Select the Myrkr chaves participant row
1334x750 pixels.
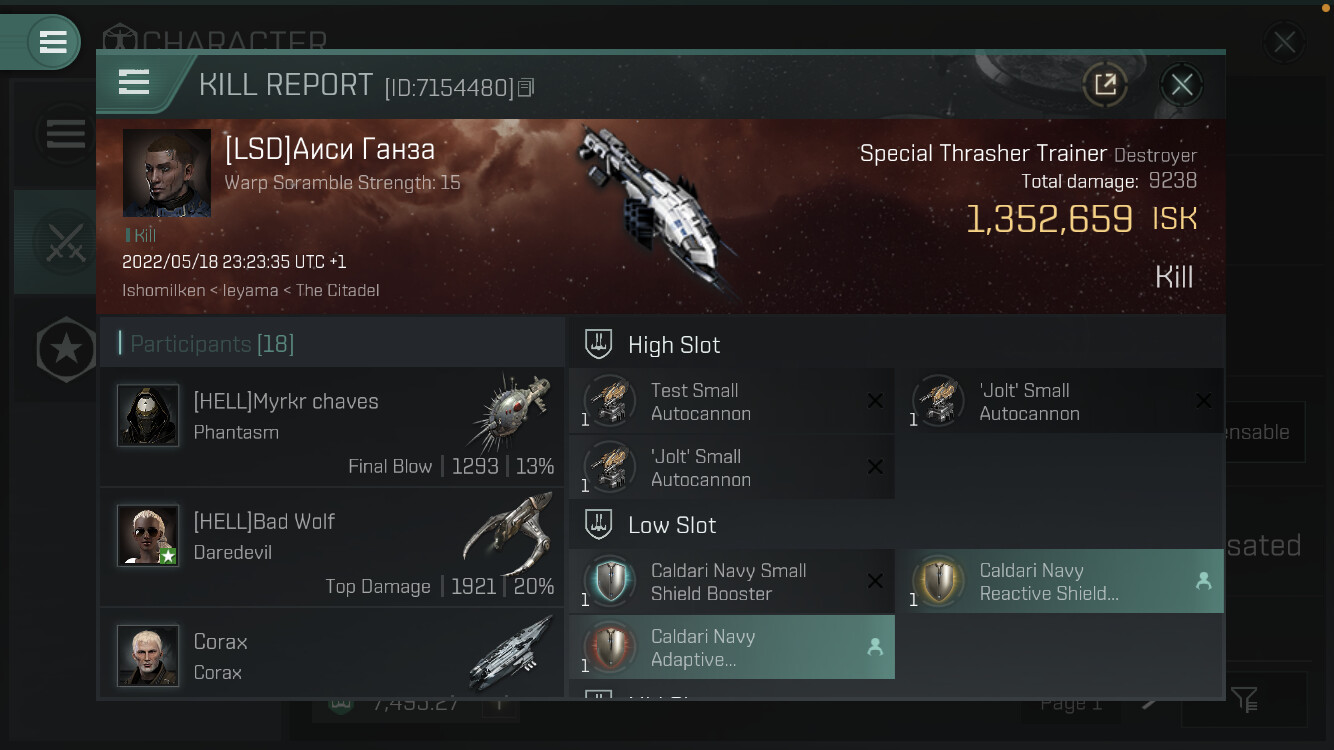coord(332,428)
